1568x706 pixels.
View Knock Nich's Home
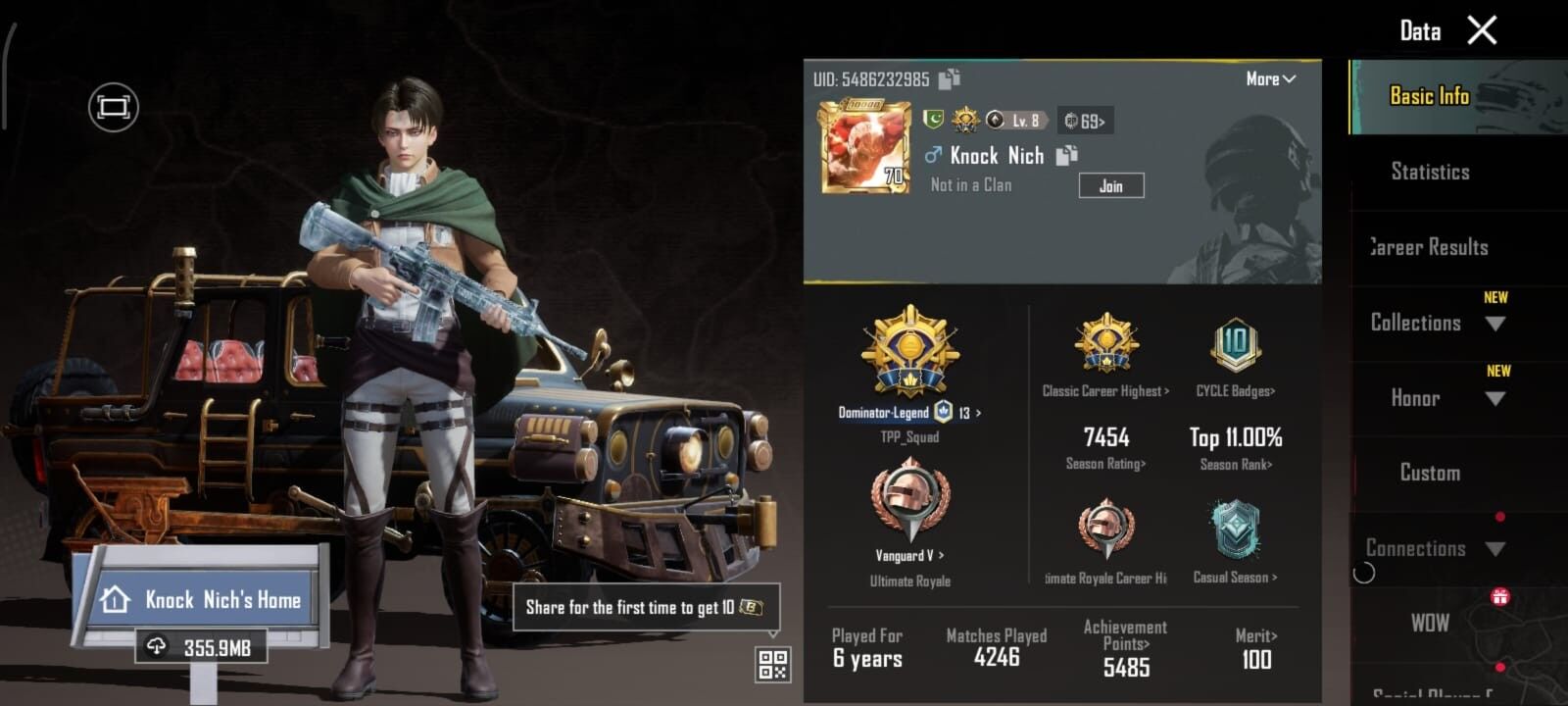pos(204,599)
